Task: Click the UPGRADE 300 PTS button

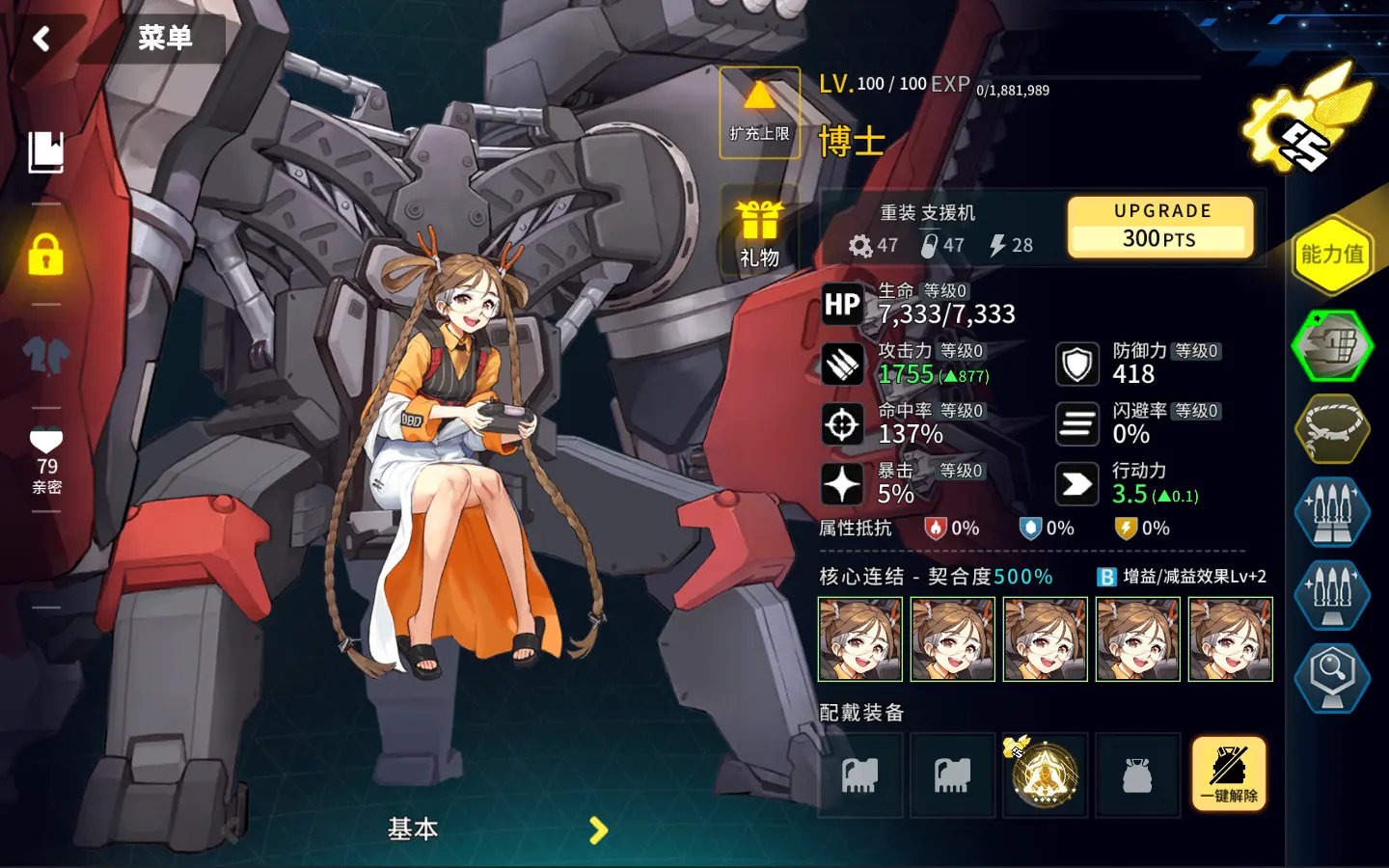Action: point(1161,227)
